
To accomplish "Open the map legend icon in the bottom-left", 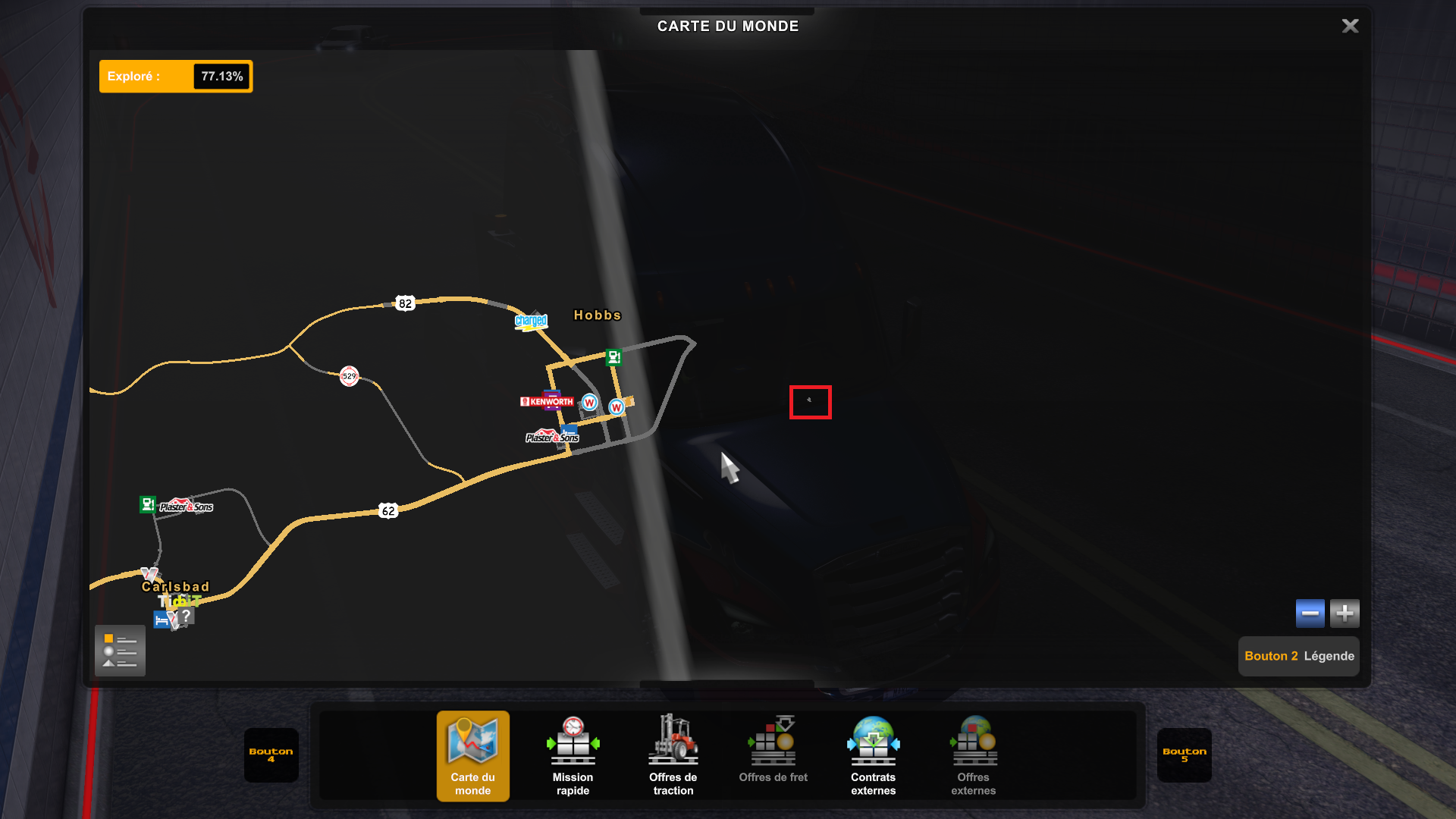I will click(120, 651).
